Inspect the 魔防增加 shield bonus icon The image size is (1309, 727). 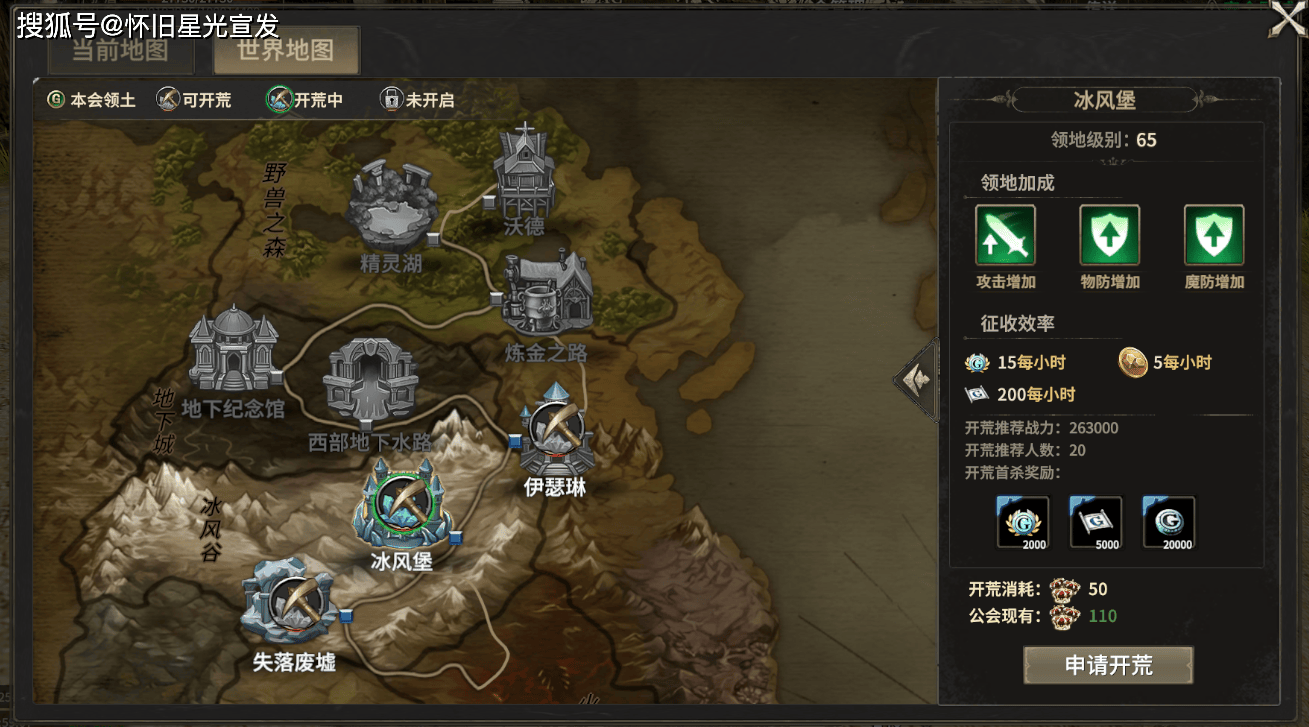pos(1214,235)
